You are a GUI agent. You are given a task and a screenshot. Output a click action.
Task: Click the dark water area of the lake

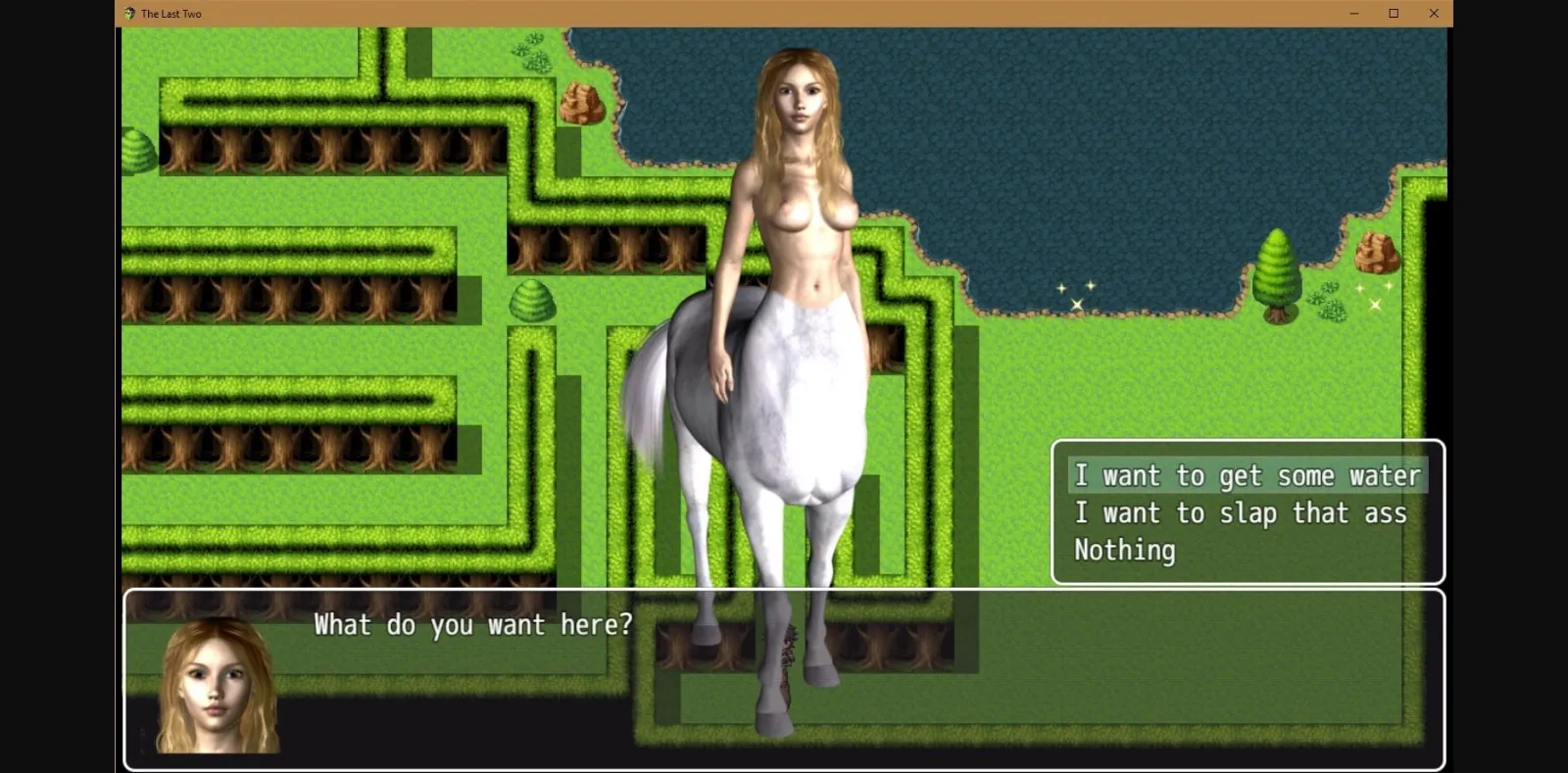click(1078, 147)
